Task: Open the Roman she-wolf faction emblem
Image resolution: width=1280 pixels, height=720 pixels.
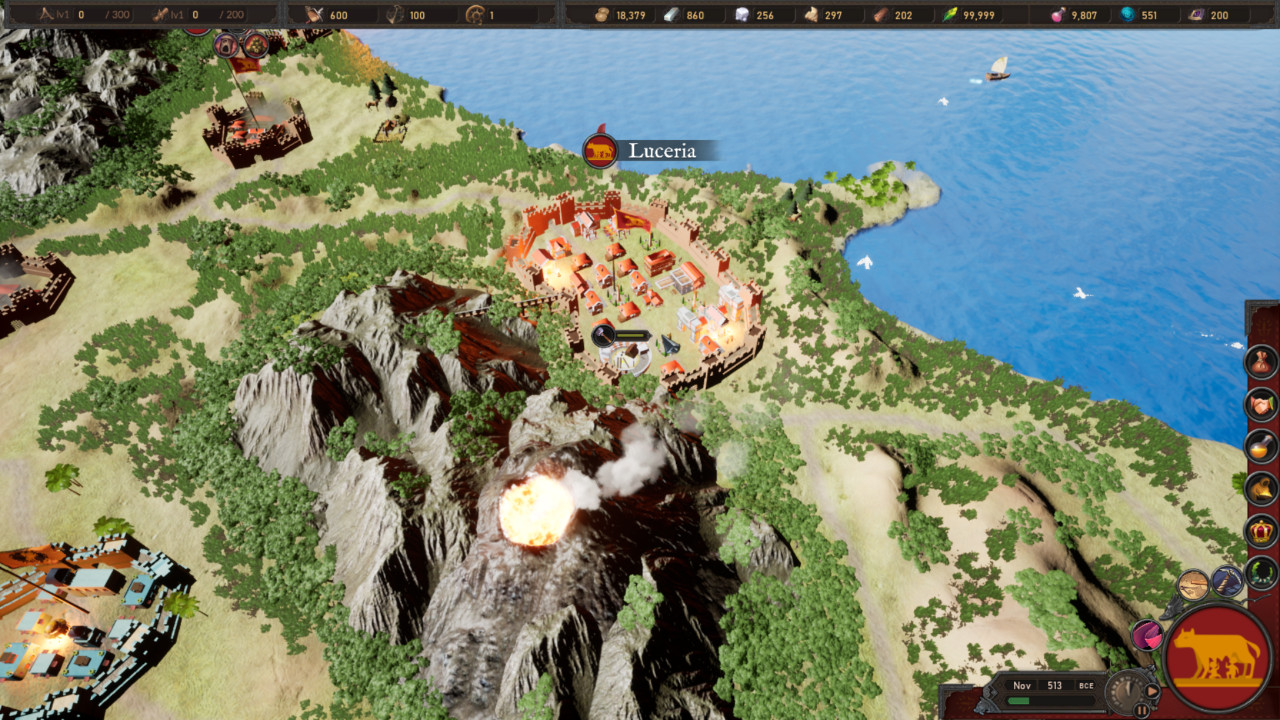Action: 1217,656
